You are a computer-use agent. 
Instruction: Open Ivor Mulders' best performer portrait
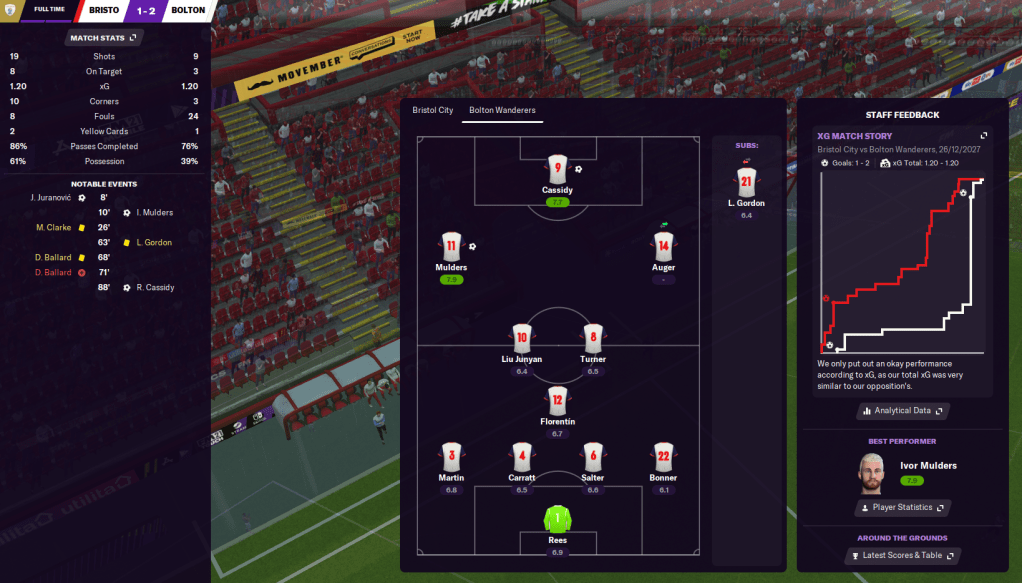(874, 471)
